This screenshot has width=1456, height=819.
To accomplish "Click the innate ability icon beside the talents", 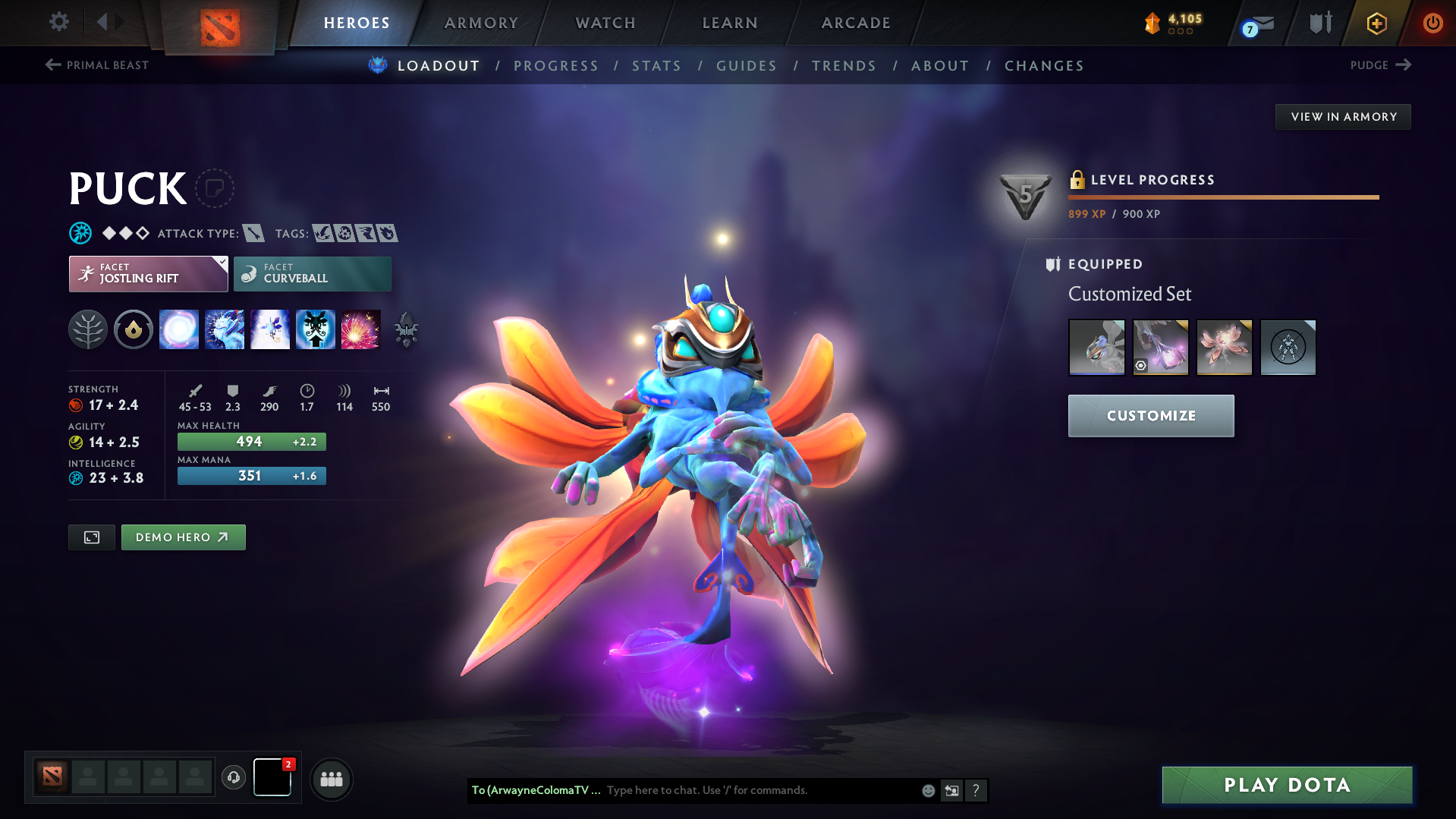I will 134,329.
